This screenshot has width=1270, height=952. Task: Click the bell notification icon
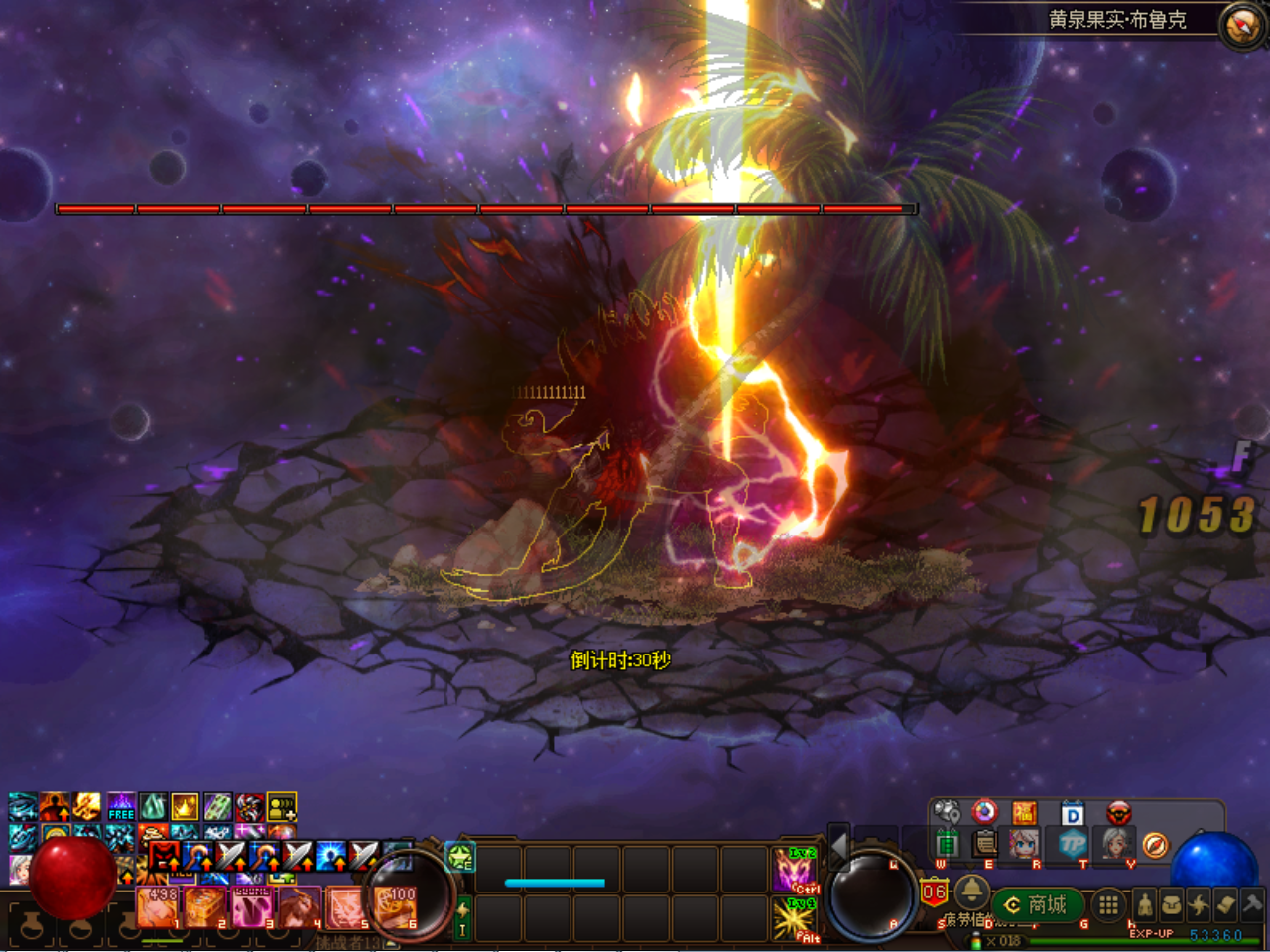pyautogui.click(x=971, y=890)
